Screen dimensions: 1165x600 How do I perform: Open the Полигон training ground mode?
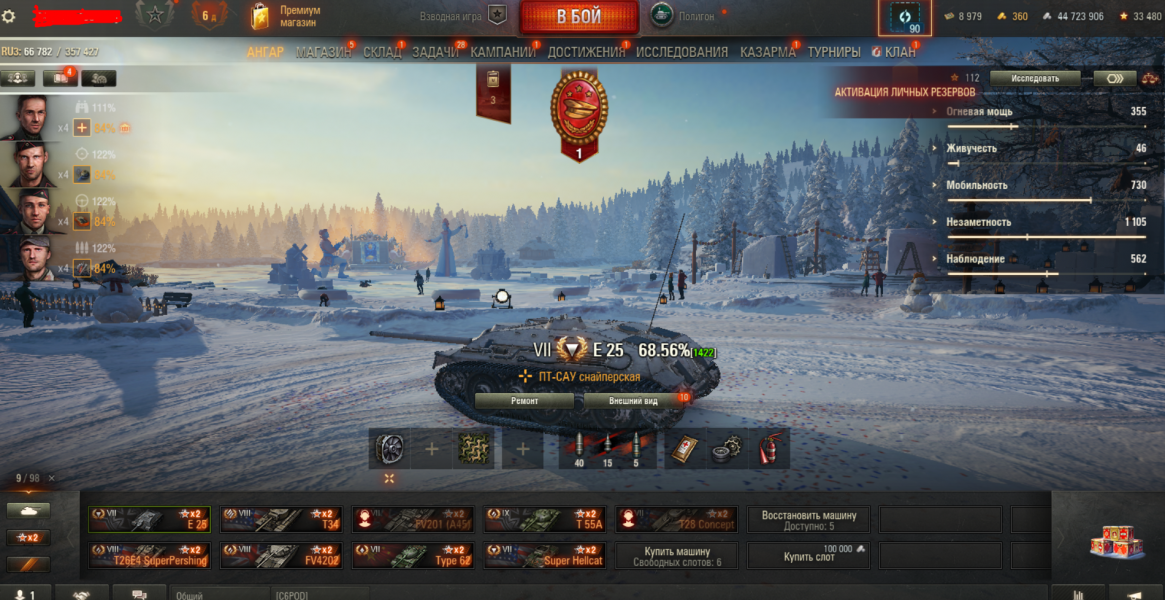click(684, 16)
